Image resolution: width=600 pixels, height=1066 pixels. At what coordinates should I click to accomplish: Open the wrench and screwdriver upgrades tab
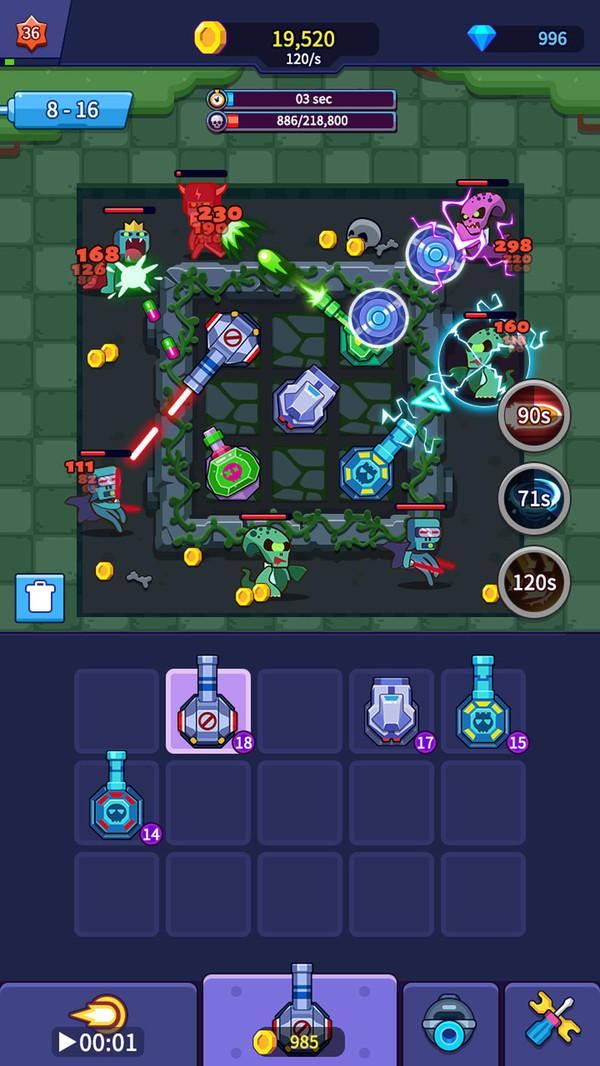552,1022
